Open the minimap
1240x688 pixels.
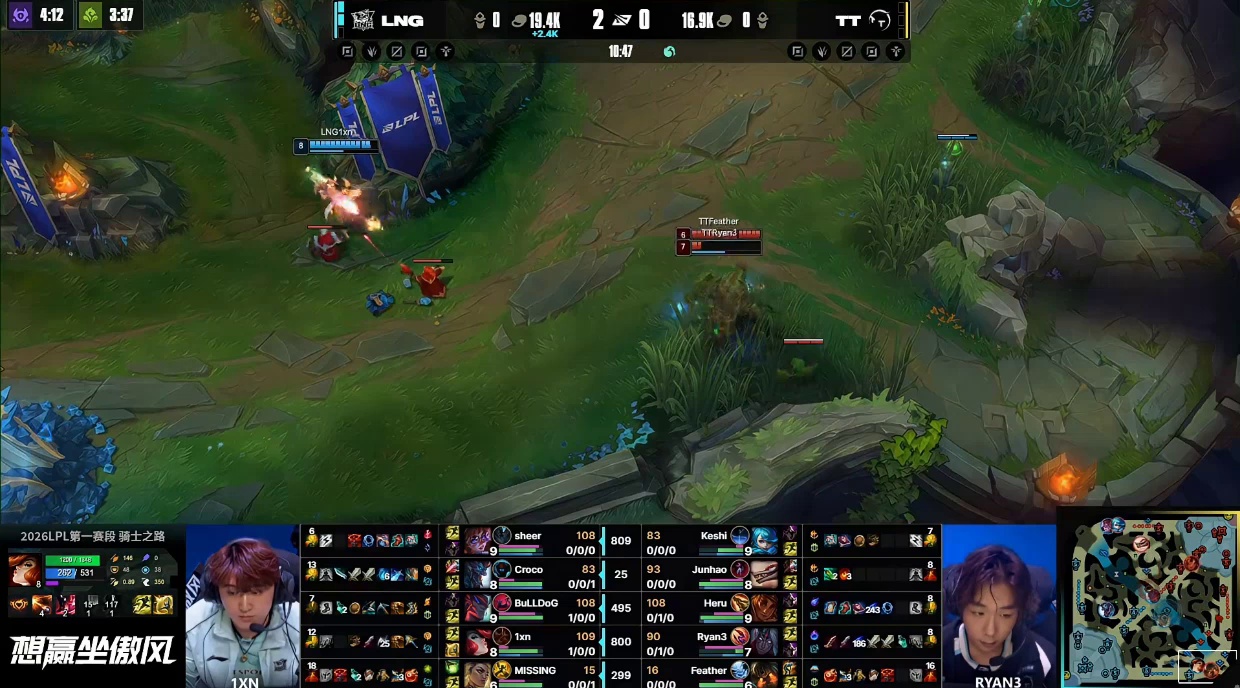coord(1149,598)
